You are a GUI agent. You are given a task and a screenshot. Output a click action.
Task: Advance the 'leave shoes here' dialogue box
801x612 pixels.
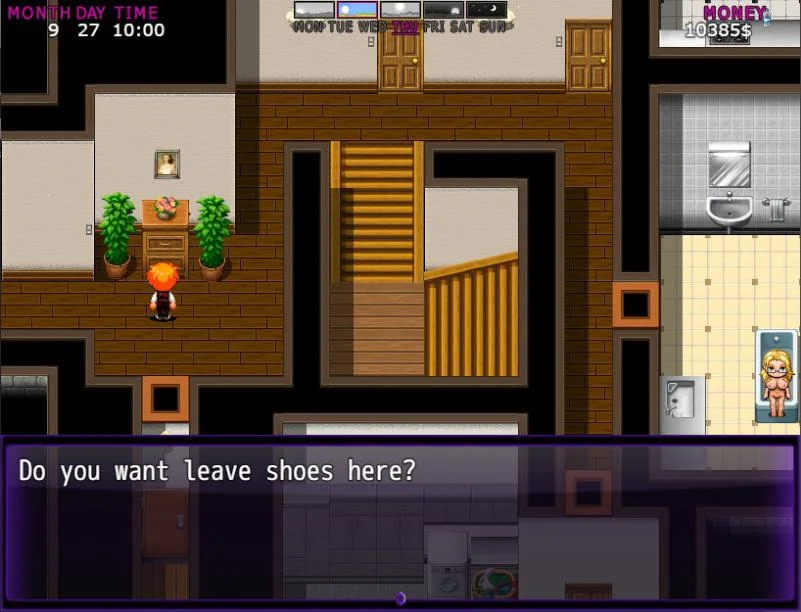(400, 520)
